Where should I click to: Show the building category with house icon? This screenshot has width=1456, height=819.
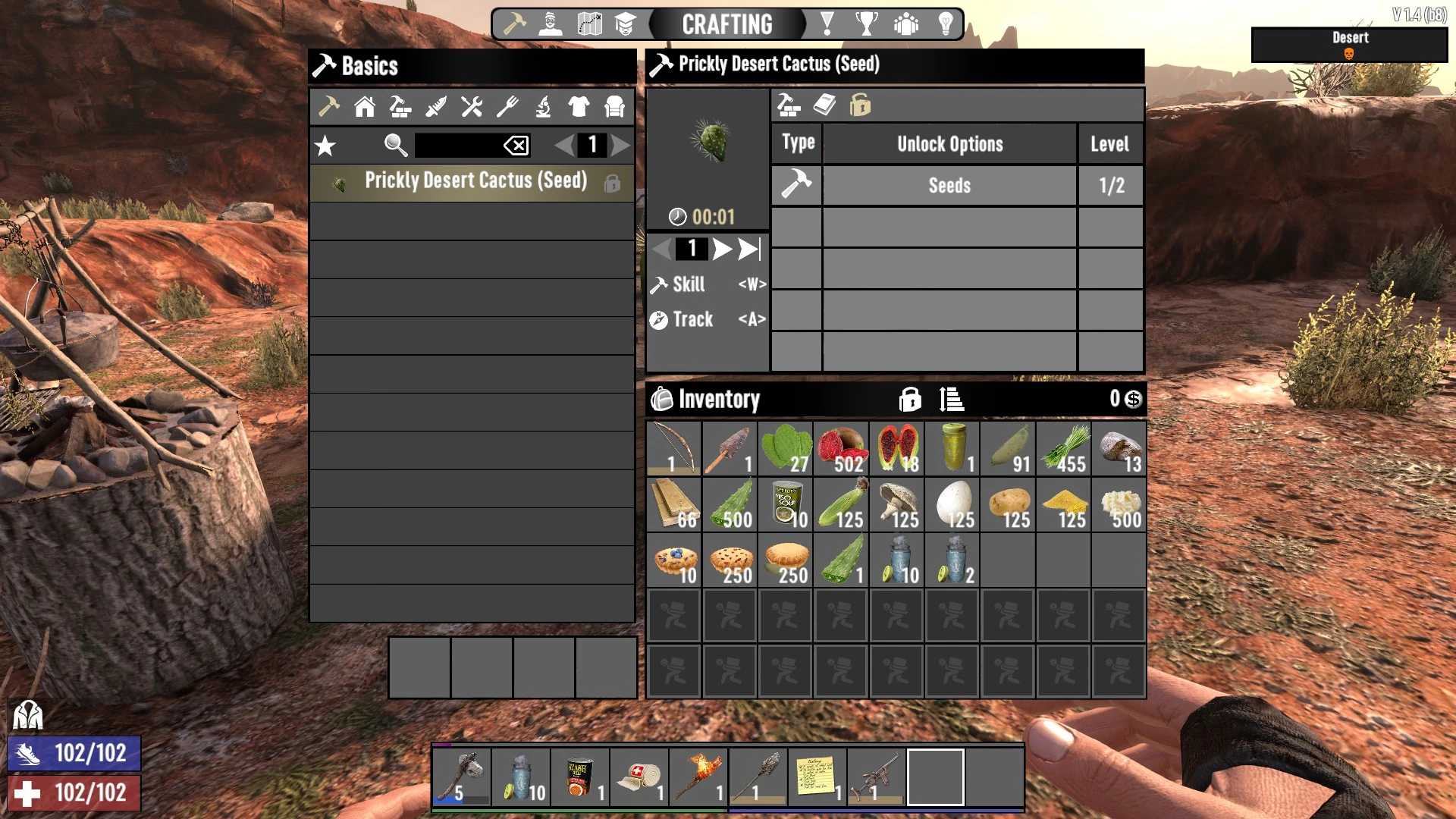coord(365,107)
